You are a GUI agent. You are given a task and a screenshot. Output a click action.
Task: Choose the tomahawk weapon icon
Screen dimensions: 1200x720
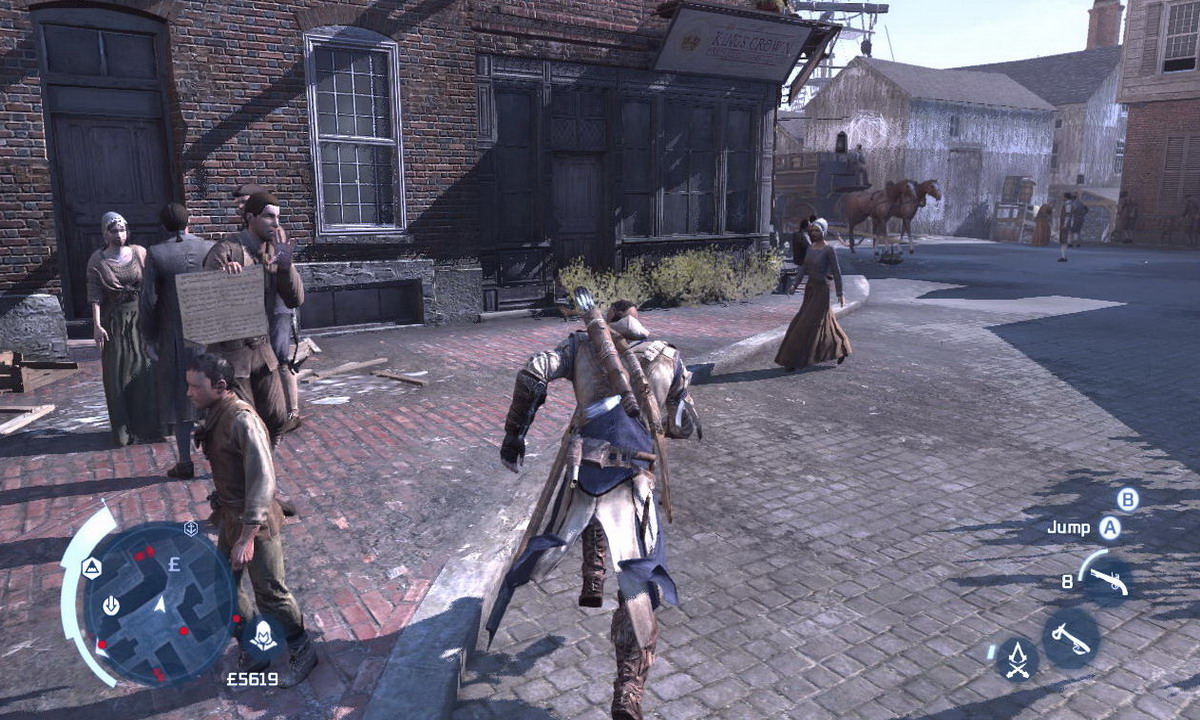(1071, 638)
